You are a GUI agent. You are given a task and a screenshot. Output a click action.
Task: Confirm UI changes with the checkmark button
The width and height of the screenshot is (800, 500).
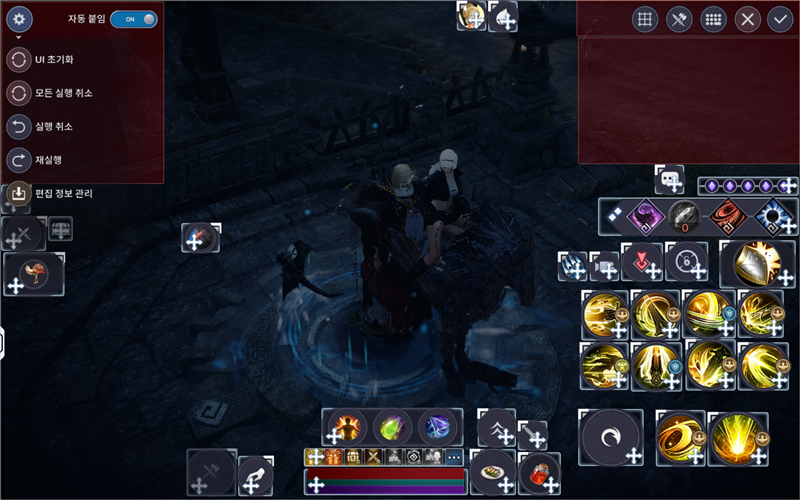[780, 19]
